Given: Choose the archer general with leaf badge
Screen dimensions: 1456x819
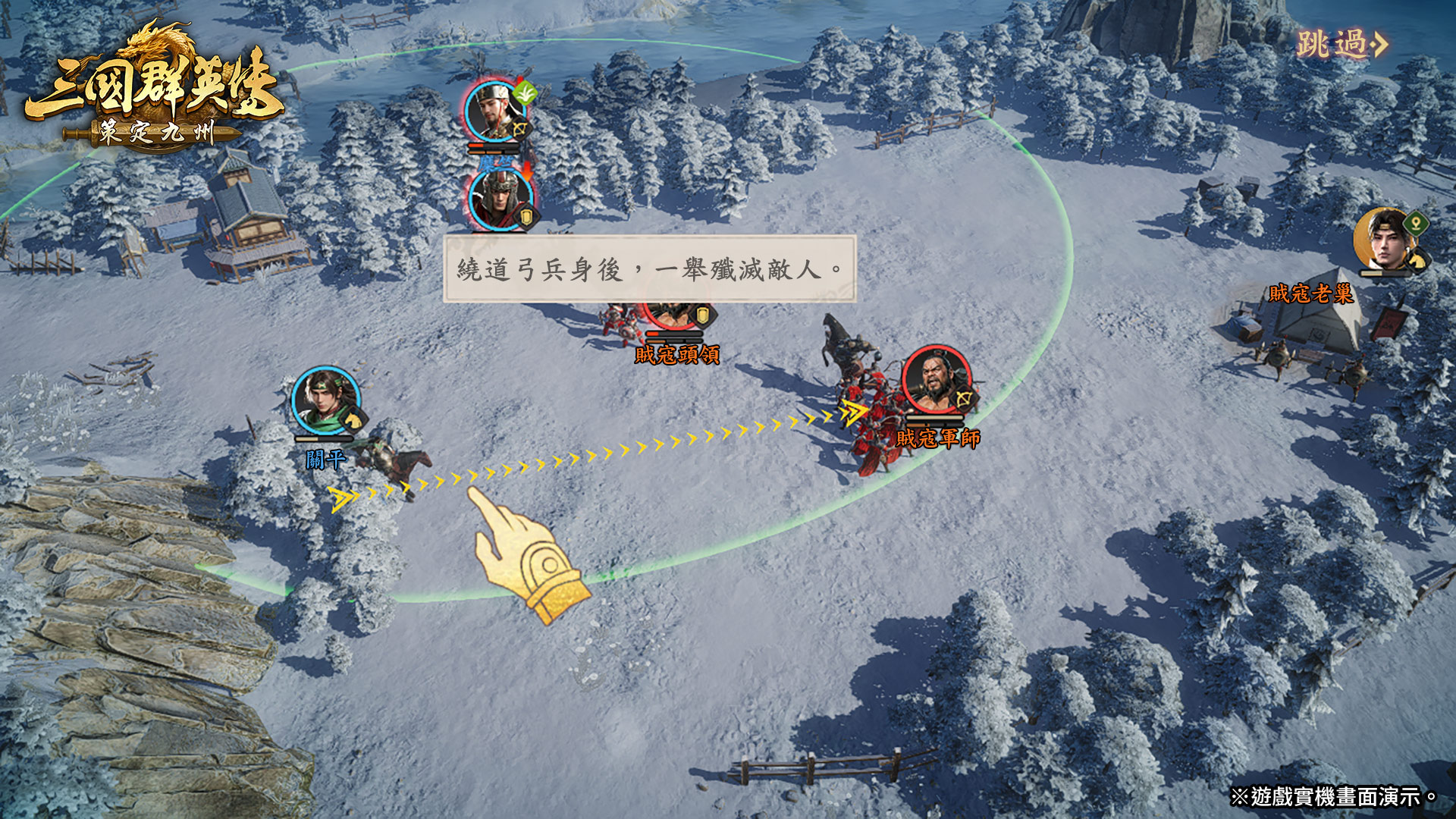Looking at the screenshot, I should 496,111.
